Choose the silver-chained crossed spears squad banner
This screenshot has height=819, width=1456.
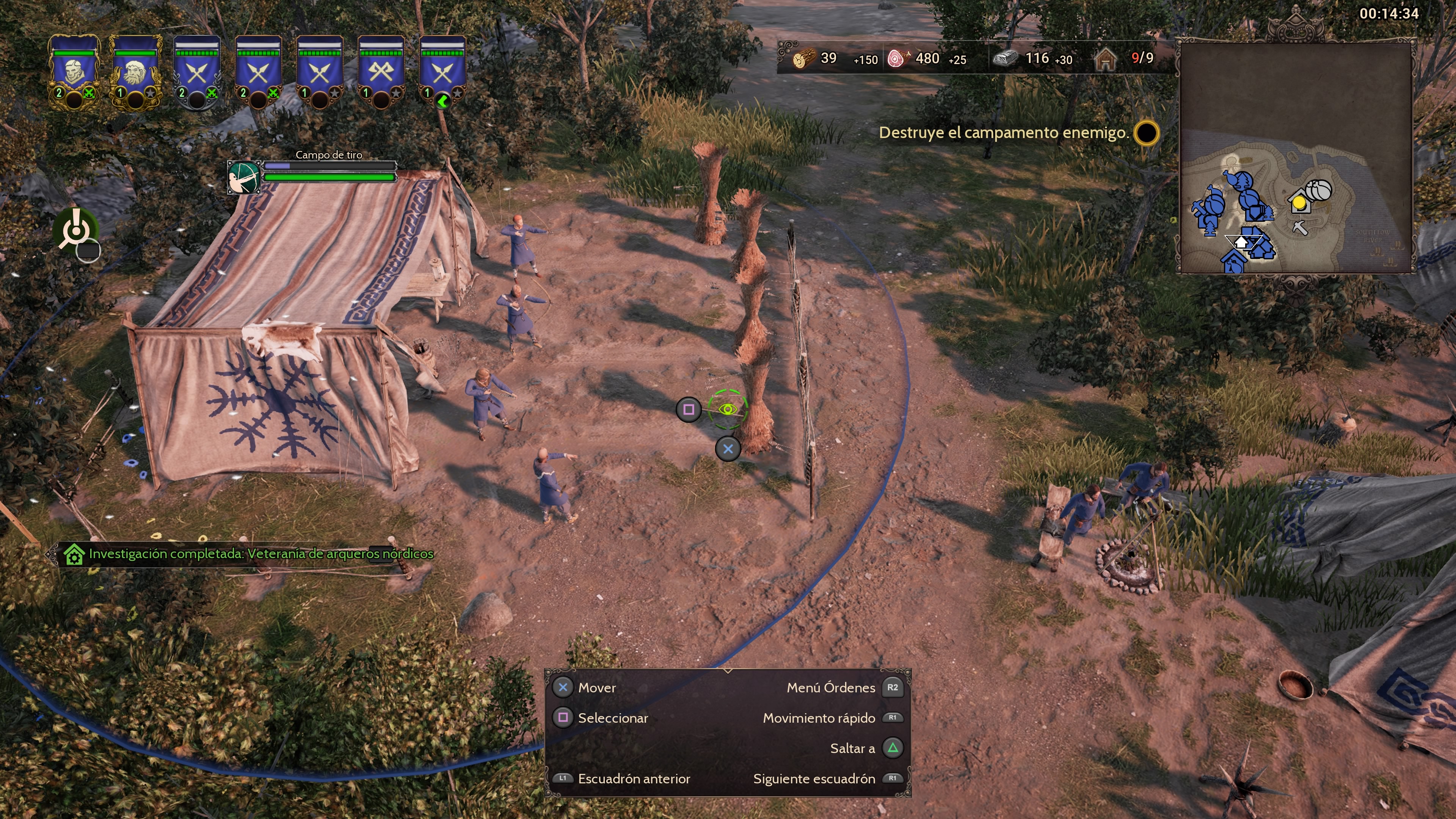click(x=197, y=71)
